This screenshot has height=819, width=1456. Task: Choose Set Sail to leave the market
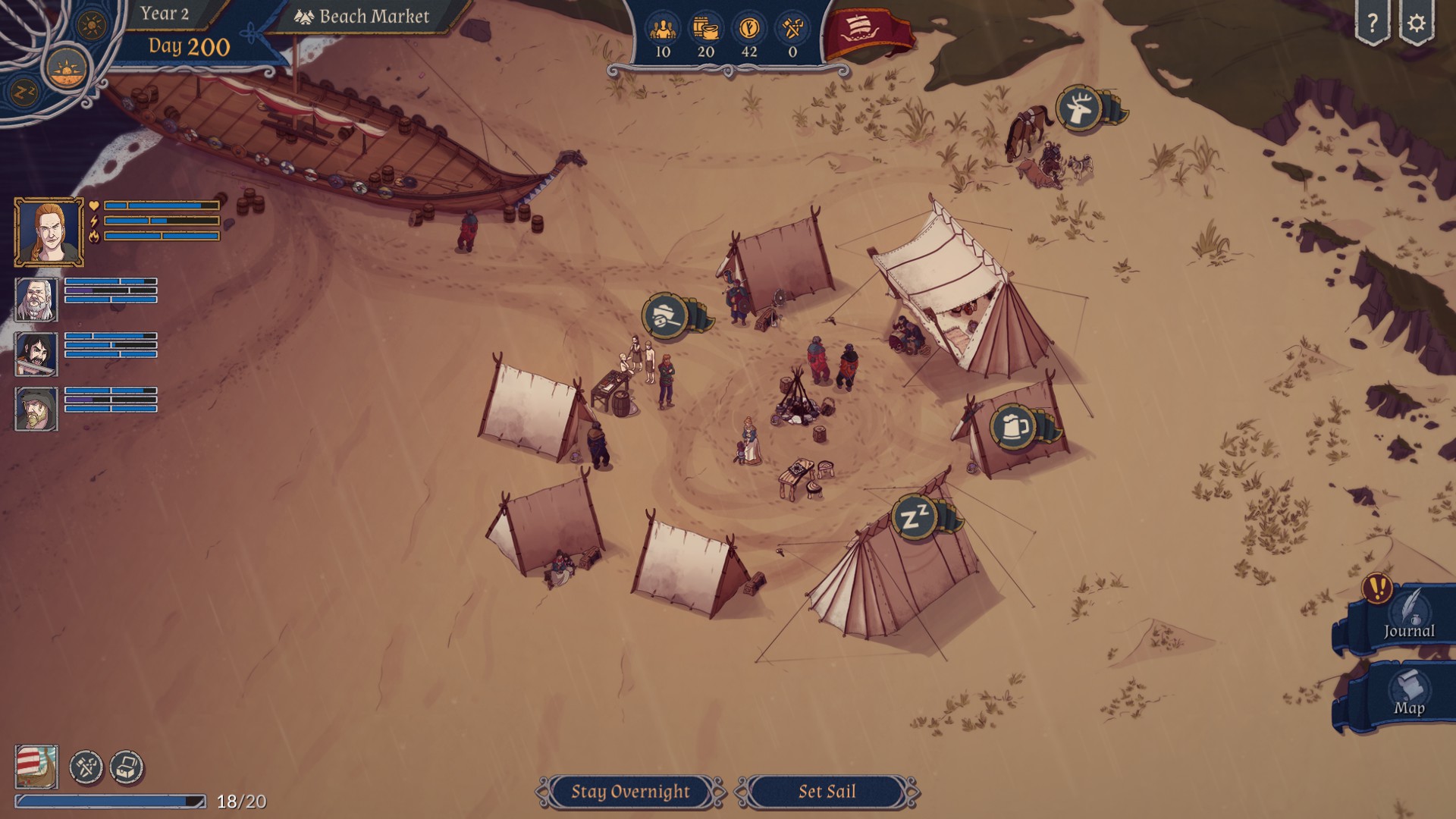(x=827, y=792)
